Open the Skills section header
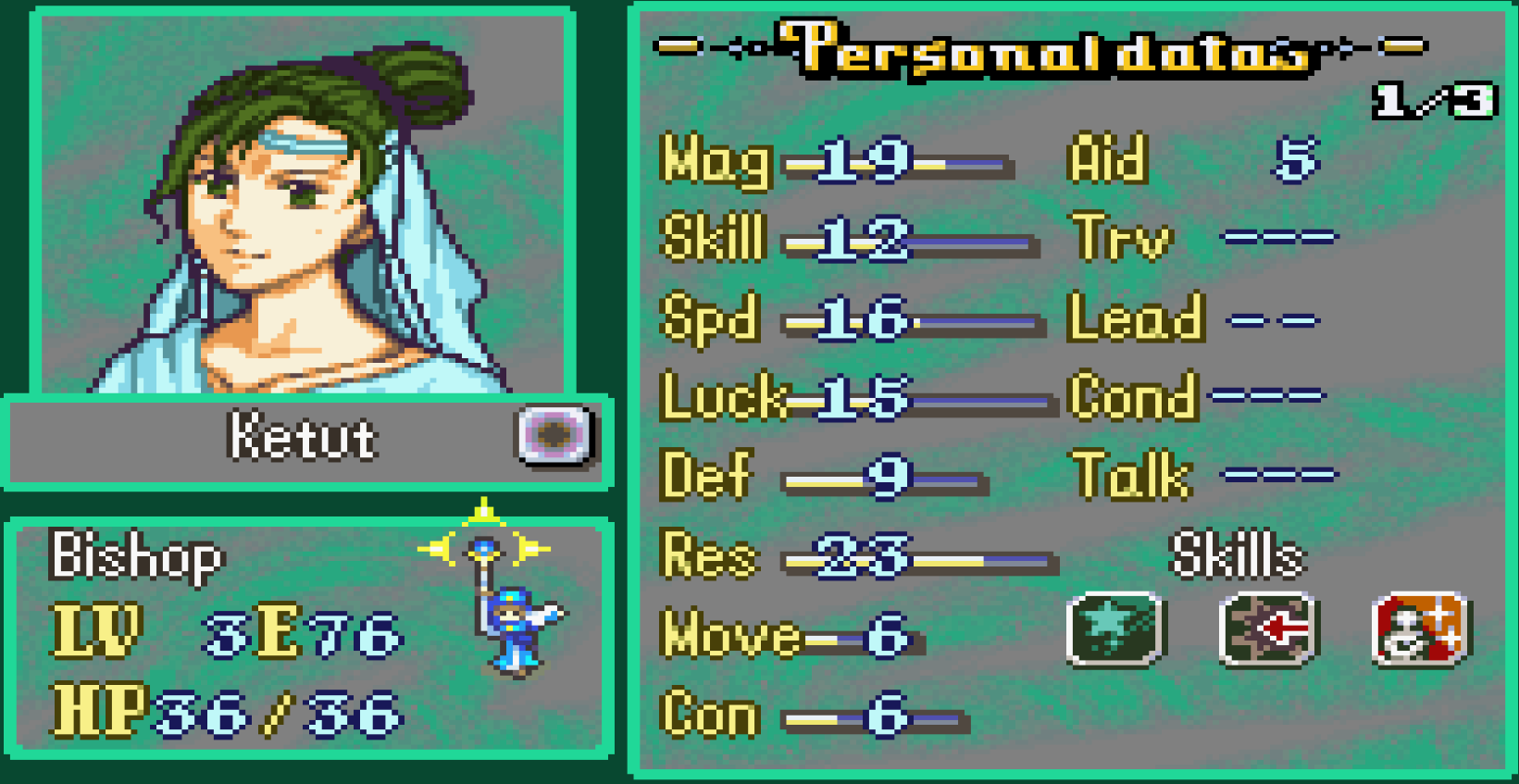 (x=1238, y=555)
